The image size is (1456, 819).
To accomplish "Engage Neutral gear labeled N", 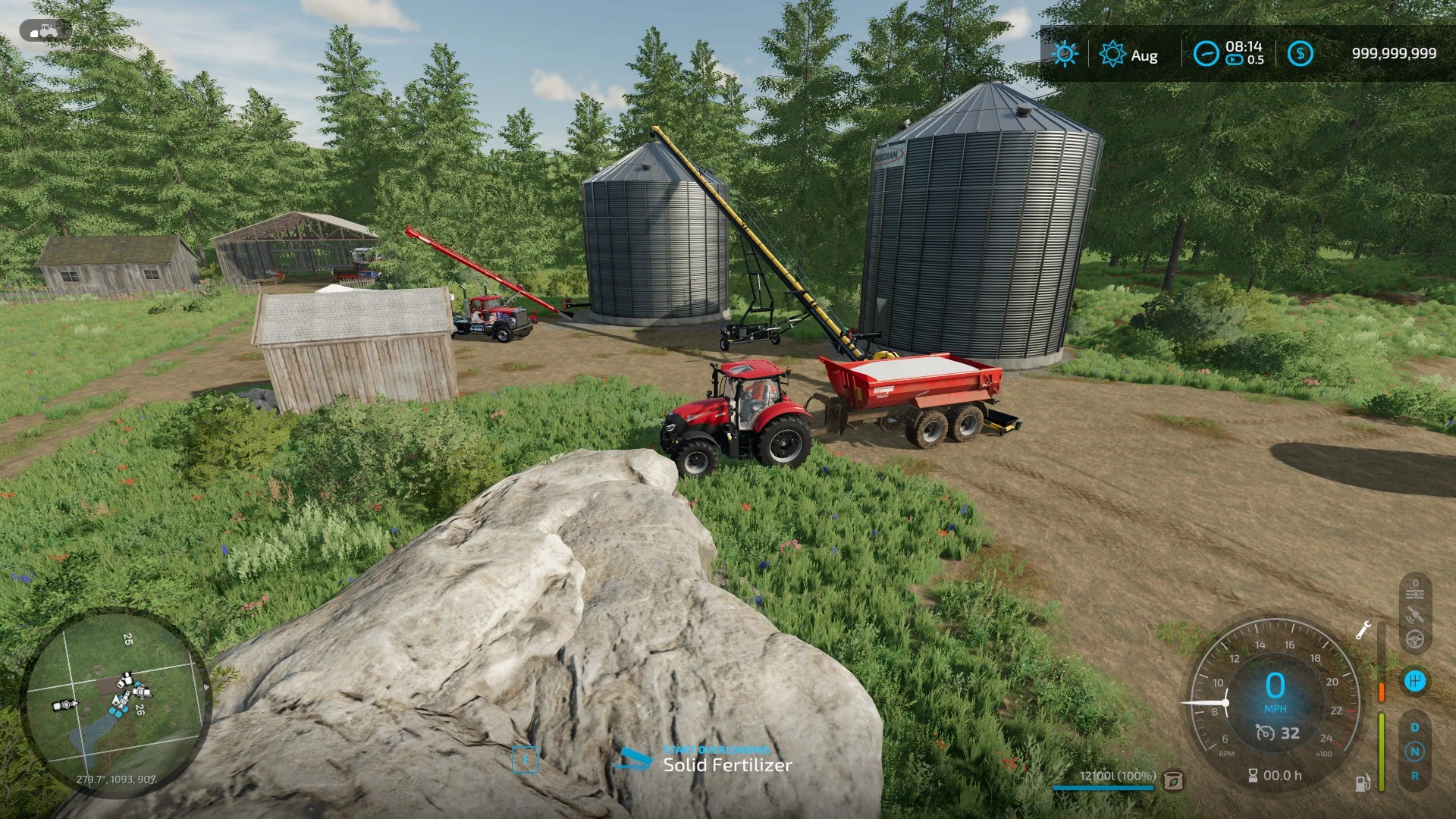I will [x=1415, y=751].
